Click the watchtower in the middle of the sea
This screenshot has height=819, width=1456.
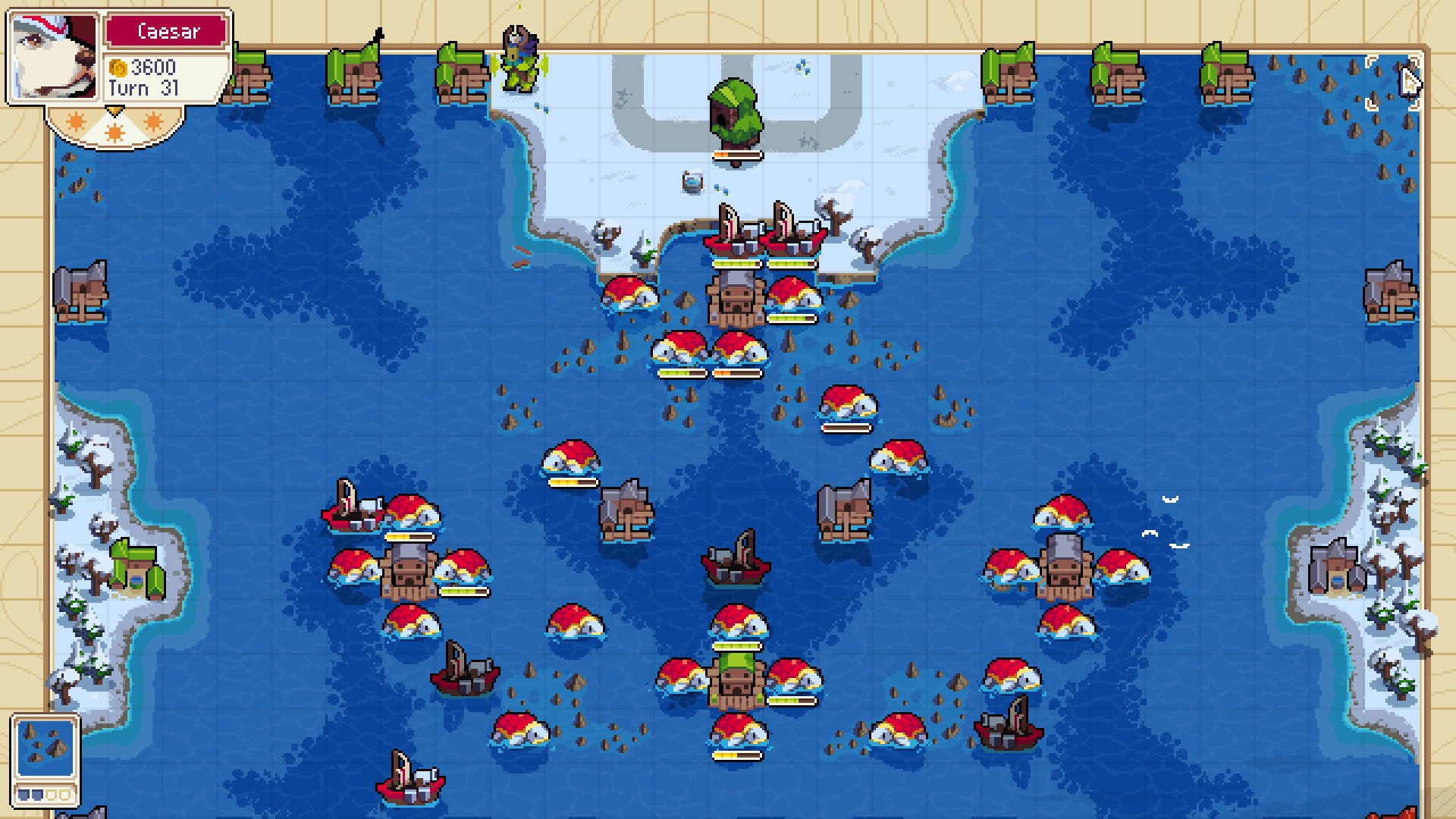tap(628, 504)
